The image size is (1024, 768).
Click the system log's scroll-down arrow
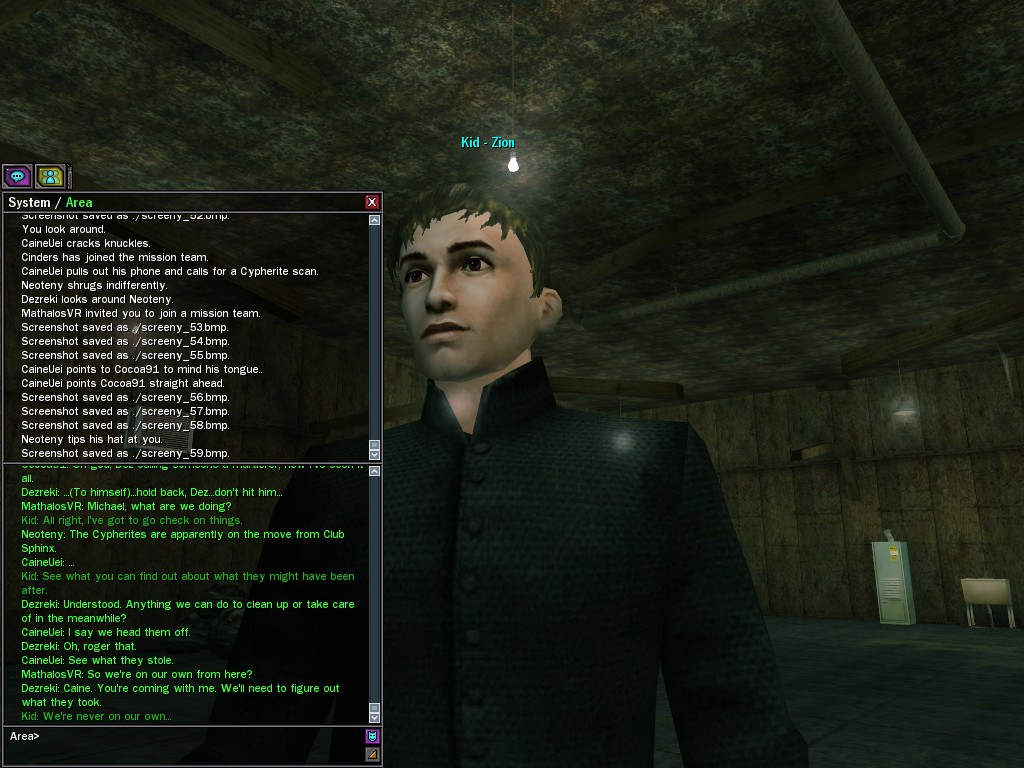click(374, 455)
